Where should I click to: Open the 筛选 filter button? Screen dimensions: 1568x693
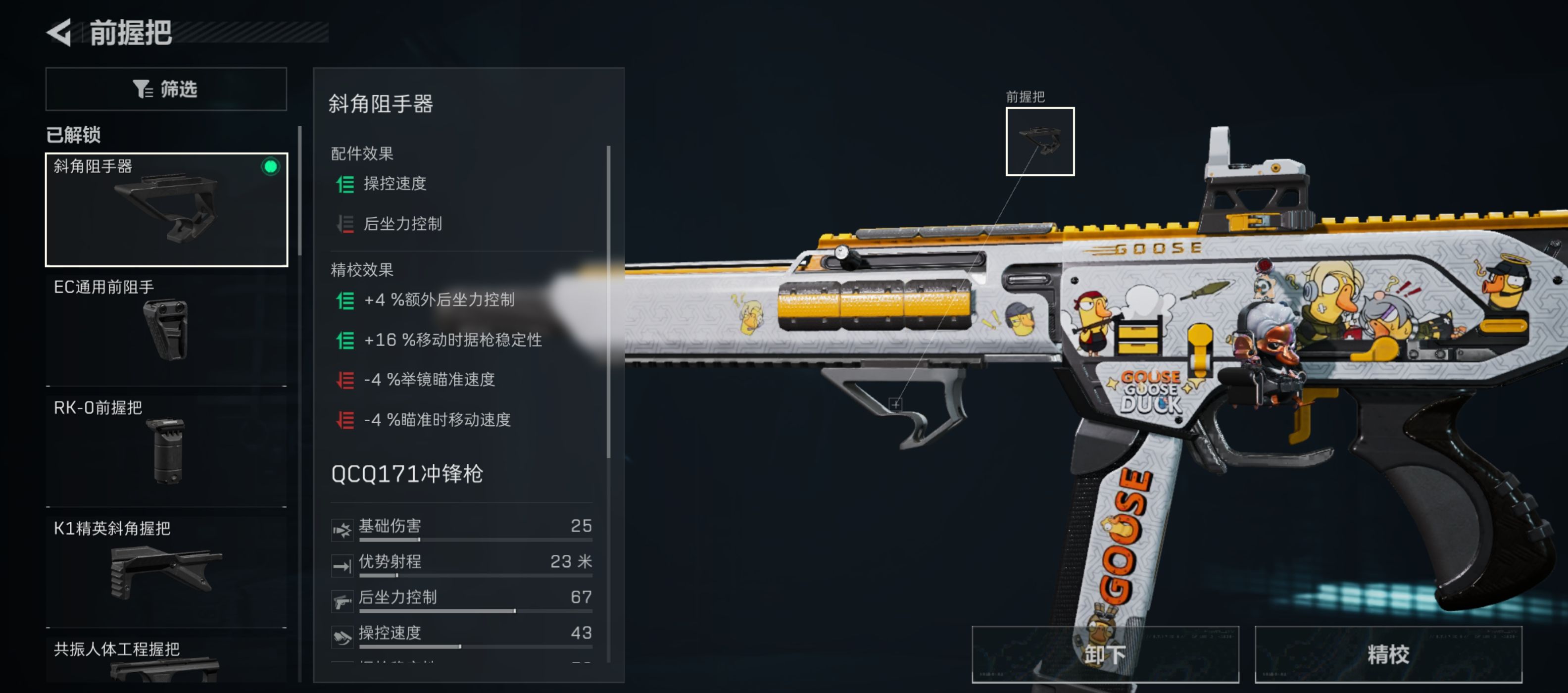pos(166,89)
